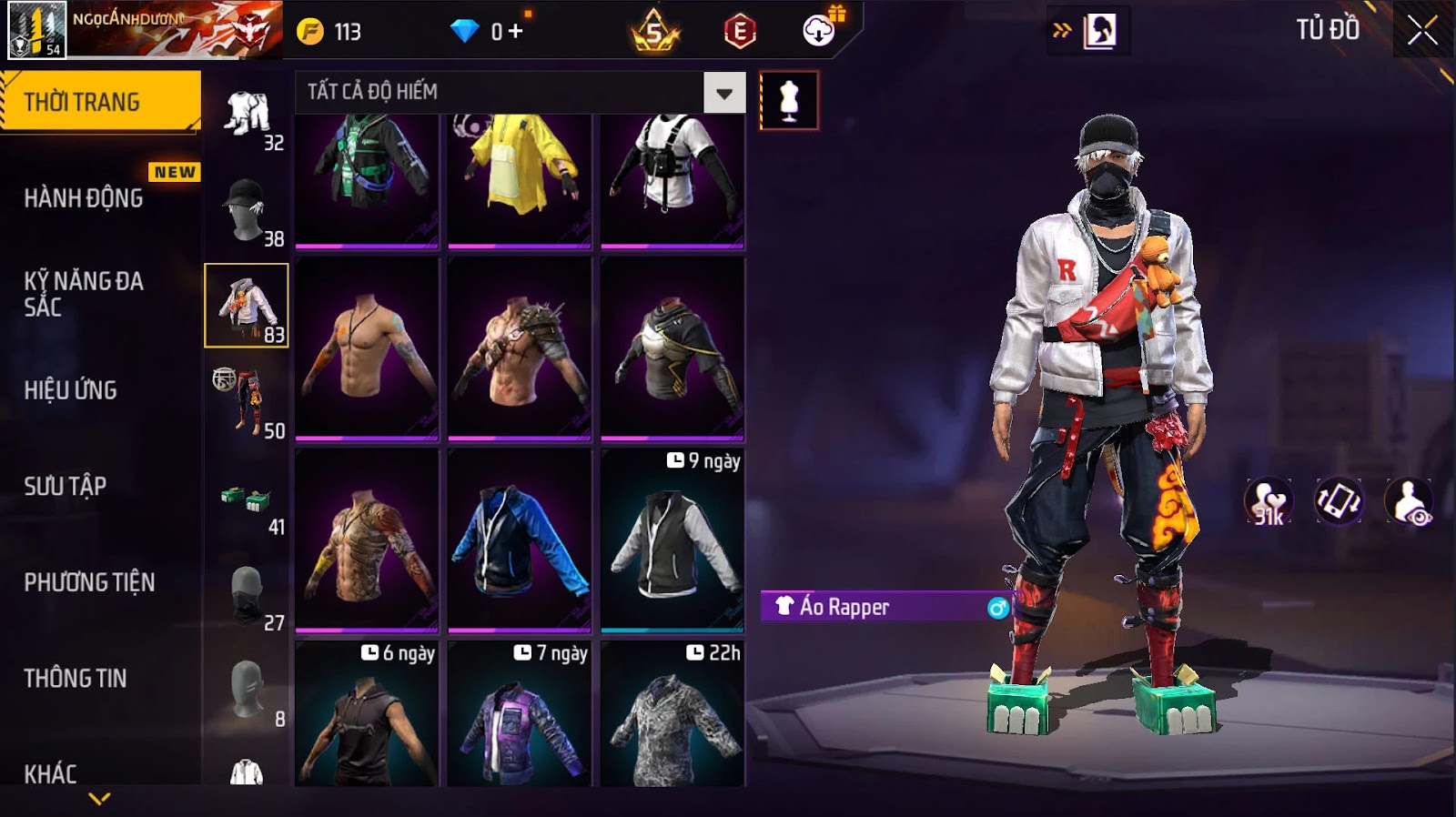Open the Phương Tiện tab
The width and height of the screenshot is (1456, 817).
(x=89, y=582)
